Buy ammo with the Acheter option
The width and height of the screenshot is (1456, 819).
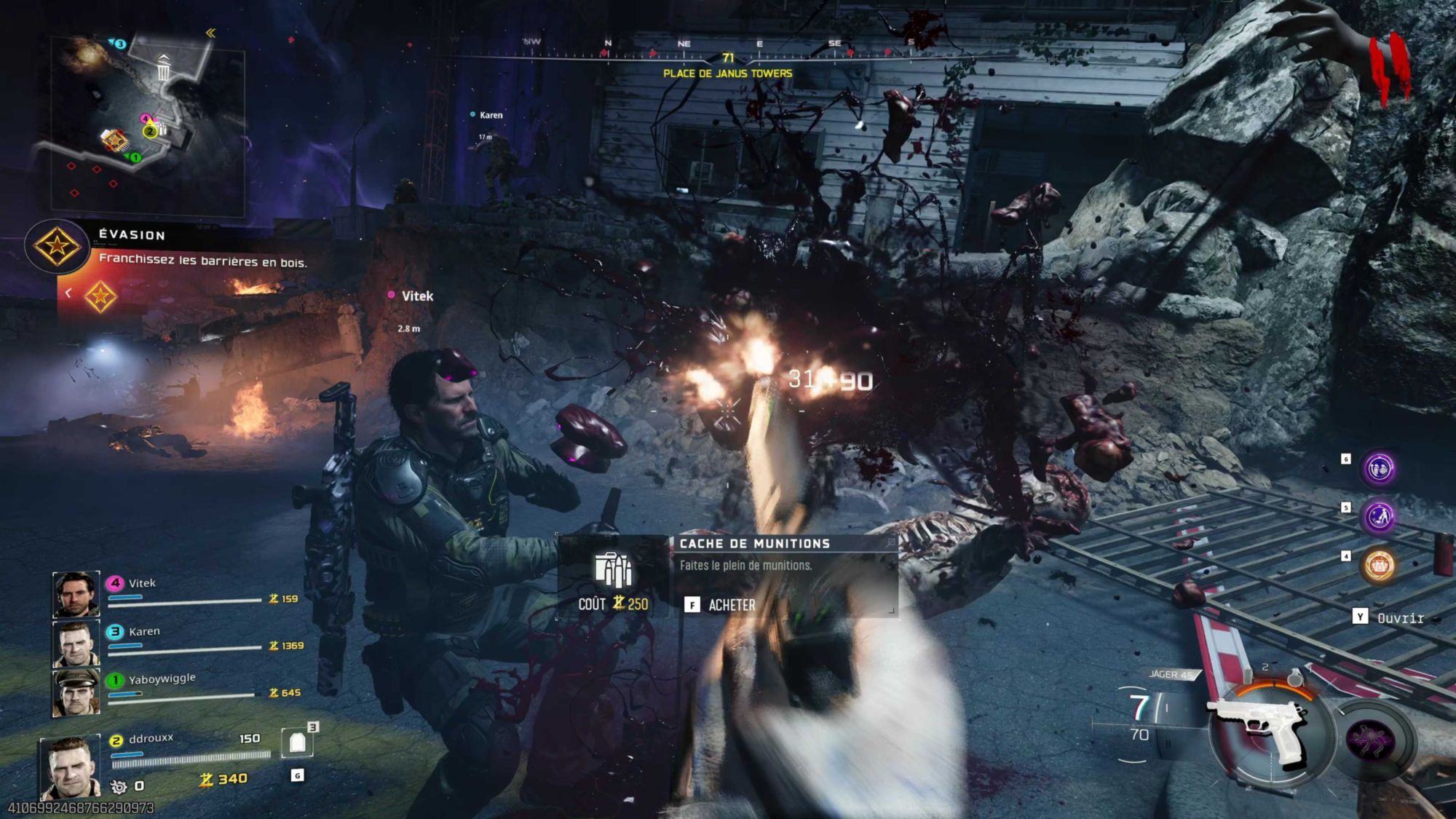coord(721,605)
